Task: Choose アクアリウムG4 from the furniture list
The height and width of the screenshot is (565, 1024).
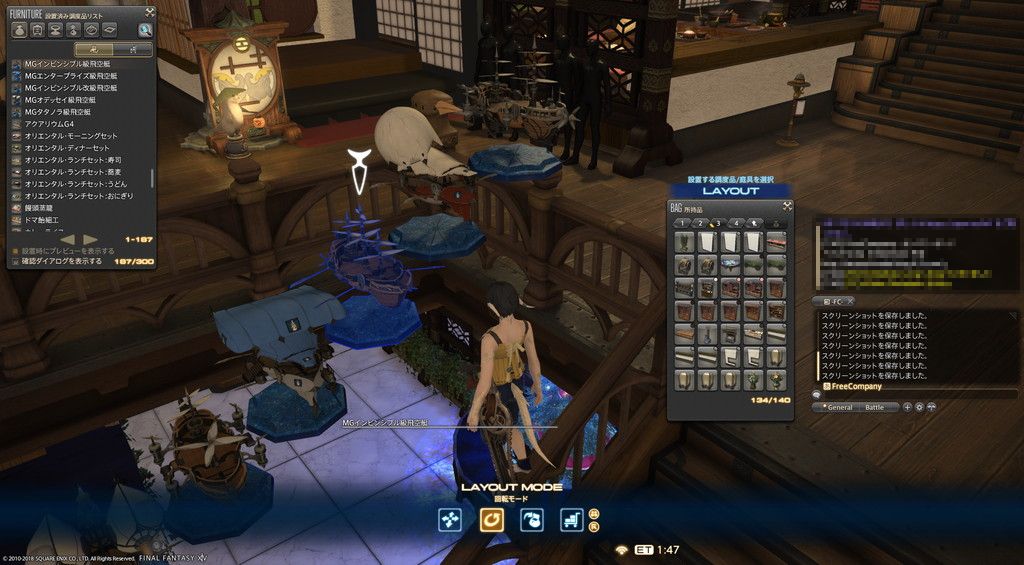Action: pos(52,124)
